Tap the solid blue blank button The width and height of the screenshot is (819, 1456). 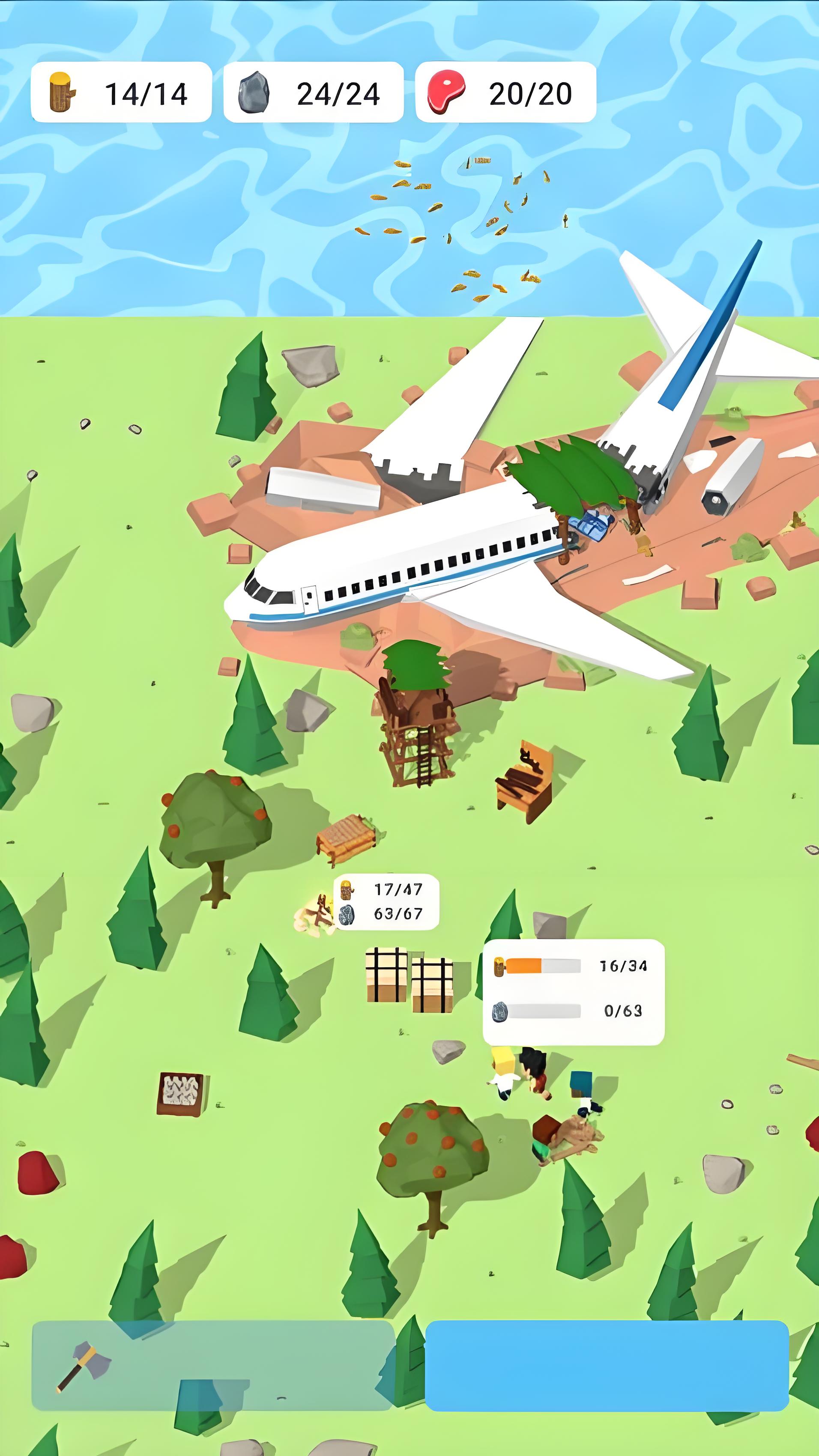click(x=607, y=1366)
